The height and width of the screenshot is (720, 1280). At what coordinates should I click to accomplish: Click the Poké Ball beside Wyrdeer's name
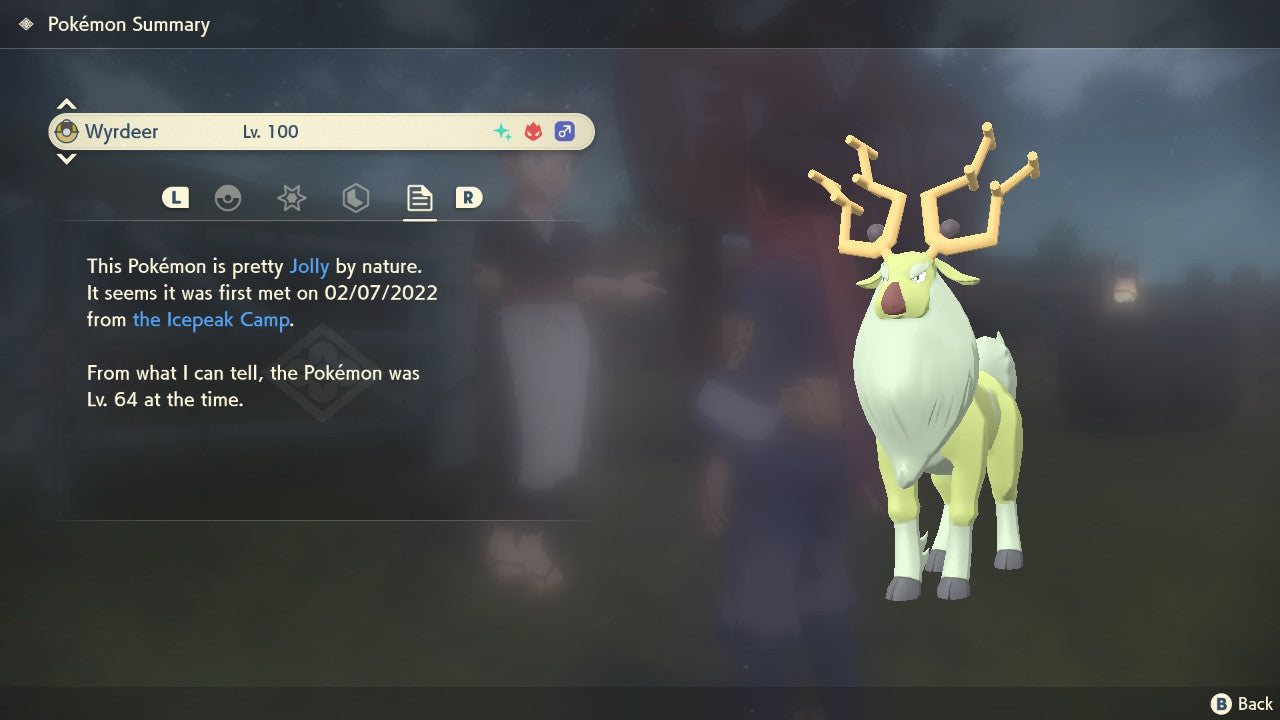[69, 131]
